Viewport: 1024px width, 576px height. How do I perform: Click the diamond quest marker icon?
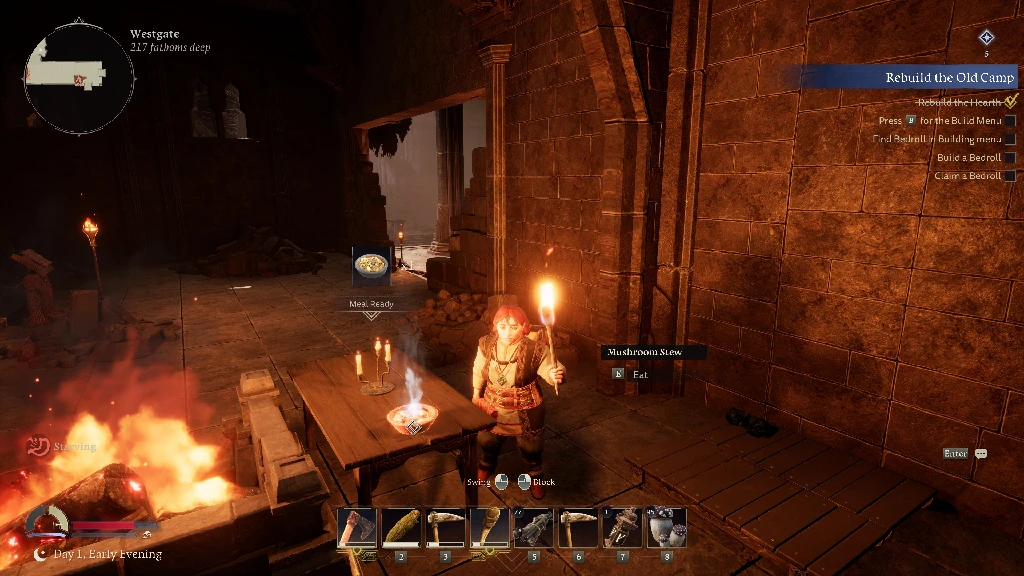(986, 38)
